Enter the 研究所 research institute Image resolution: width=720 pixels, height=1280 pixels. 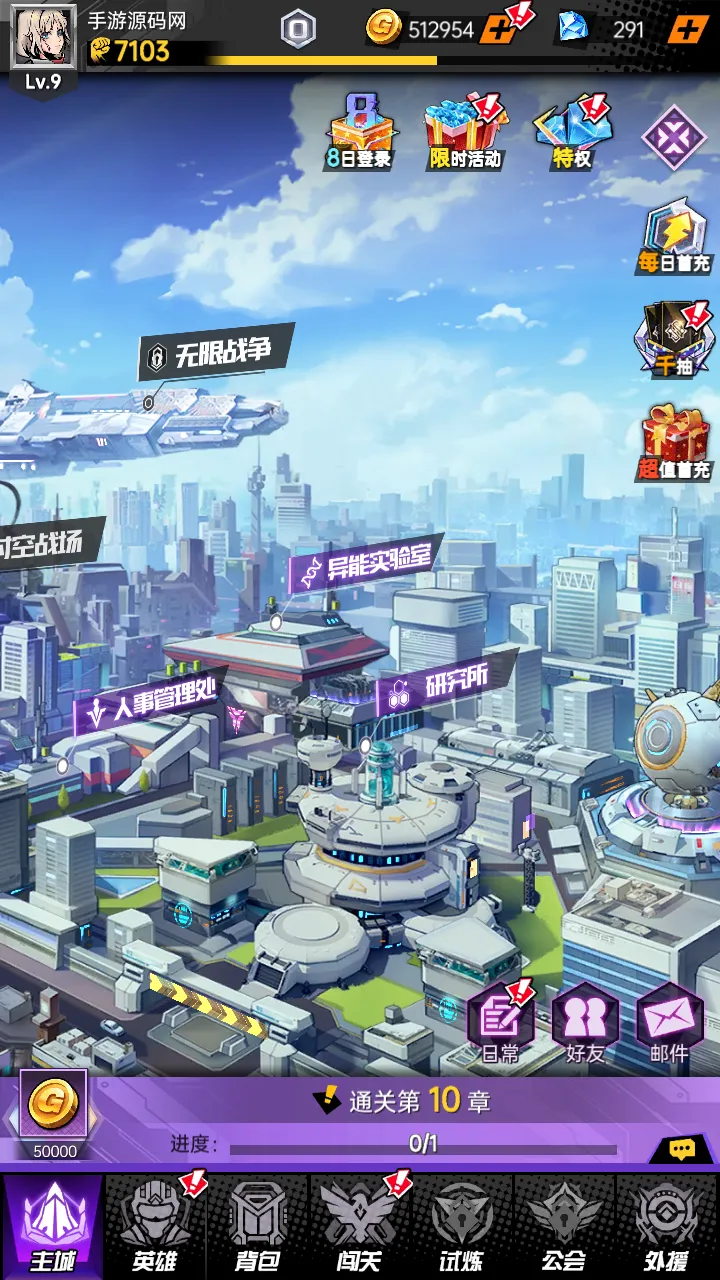tap(445, 685)
